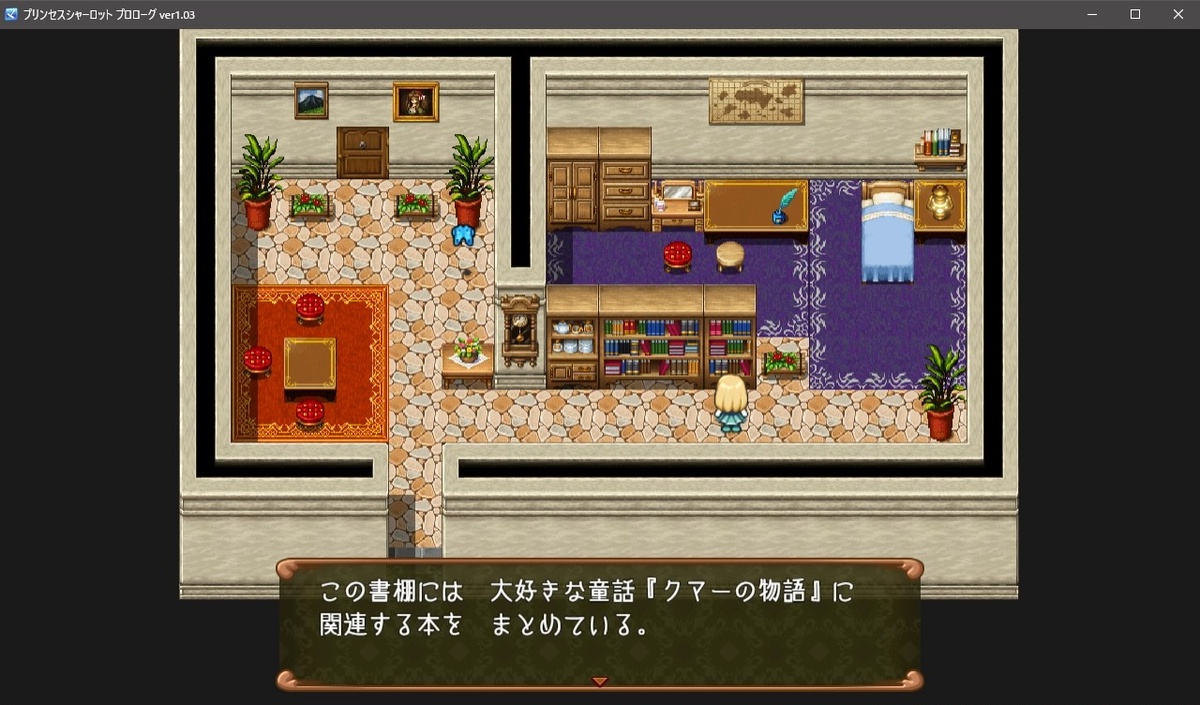Click the bookshelf dialogue message box
This screenshot has width=1200, height=705.
click(599, 622)
